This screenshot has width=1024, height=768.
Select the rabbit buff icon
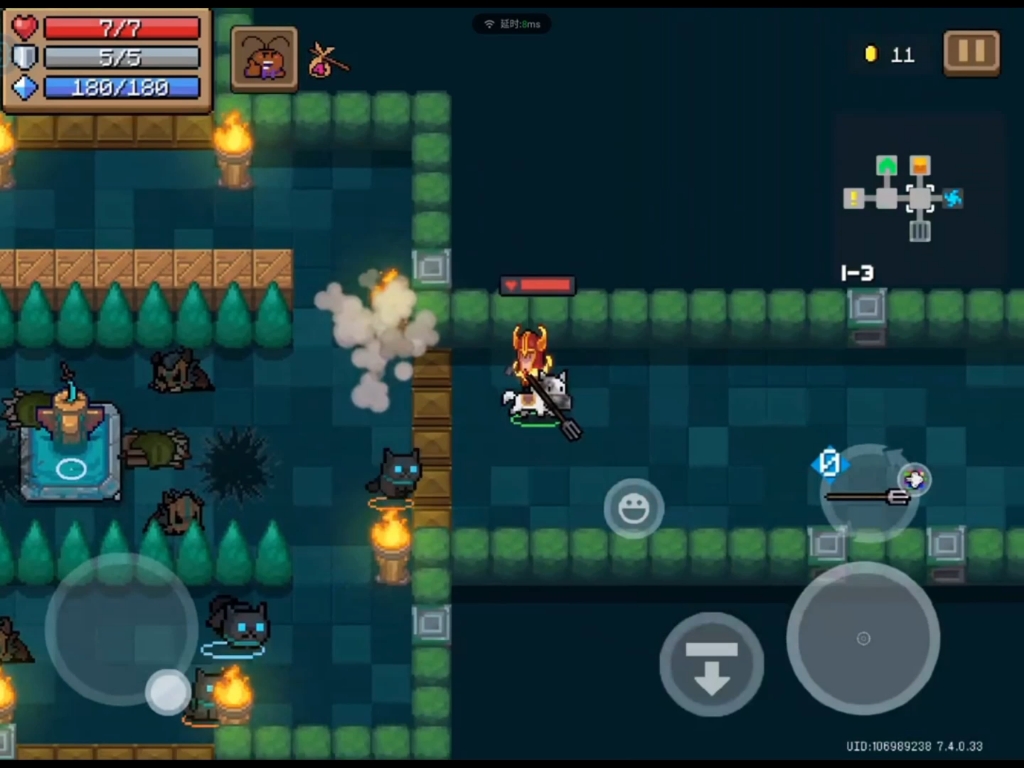pyautogui.click(x=265, y=59)
